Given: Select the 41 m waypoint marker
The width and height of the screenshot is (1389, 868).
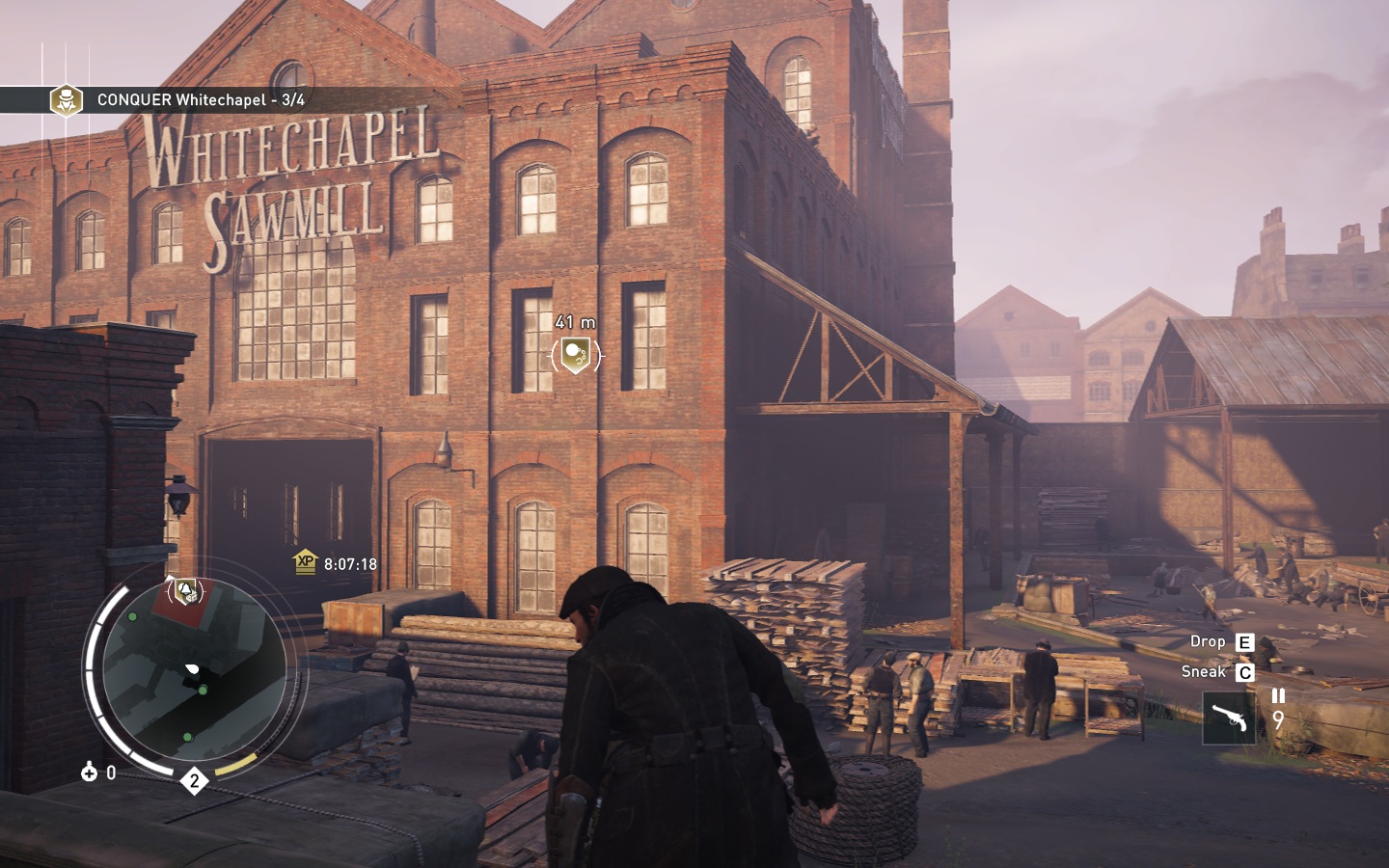Looking at the screenshot, I should (x=576, y=356).
